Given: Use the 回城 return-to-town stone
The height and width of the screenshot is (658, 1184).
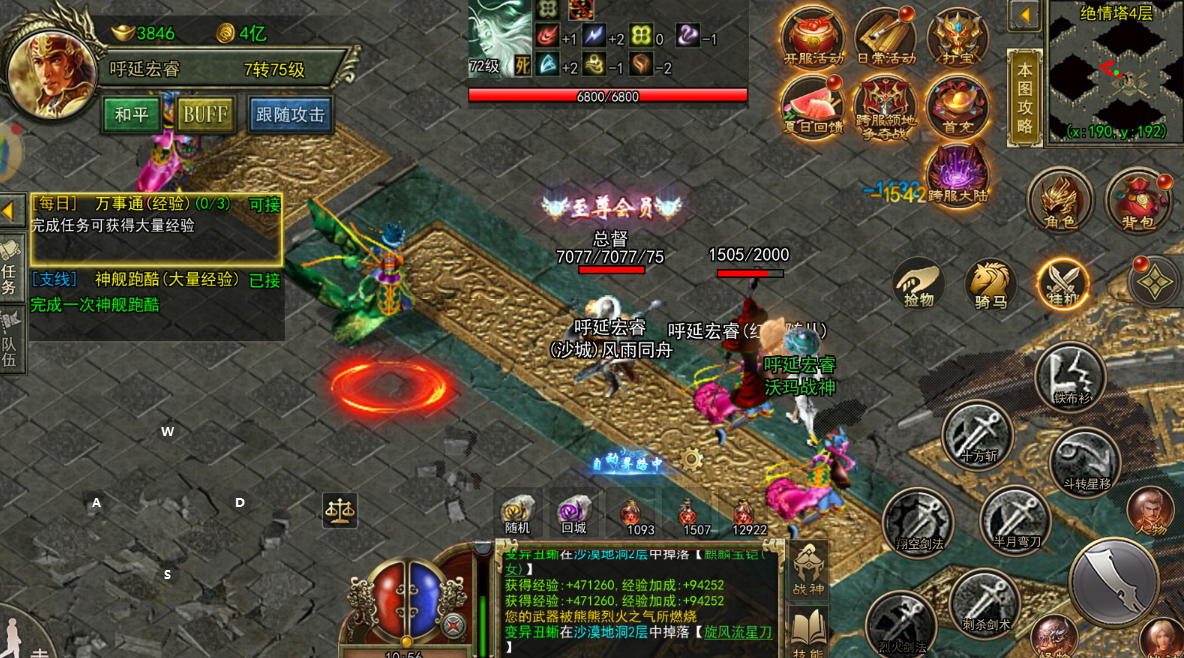Looking at the screenshot, I should pos(574,514).
